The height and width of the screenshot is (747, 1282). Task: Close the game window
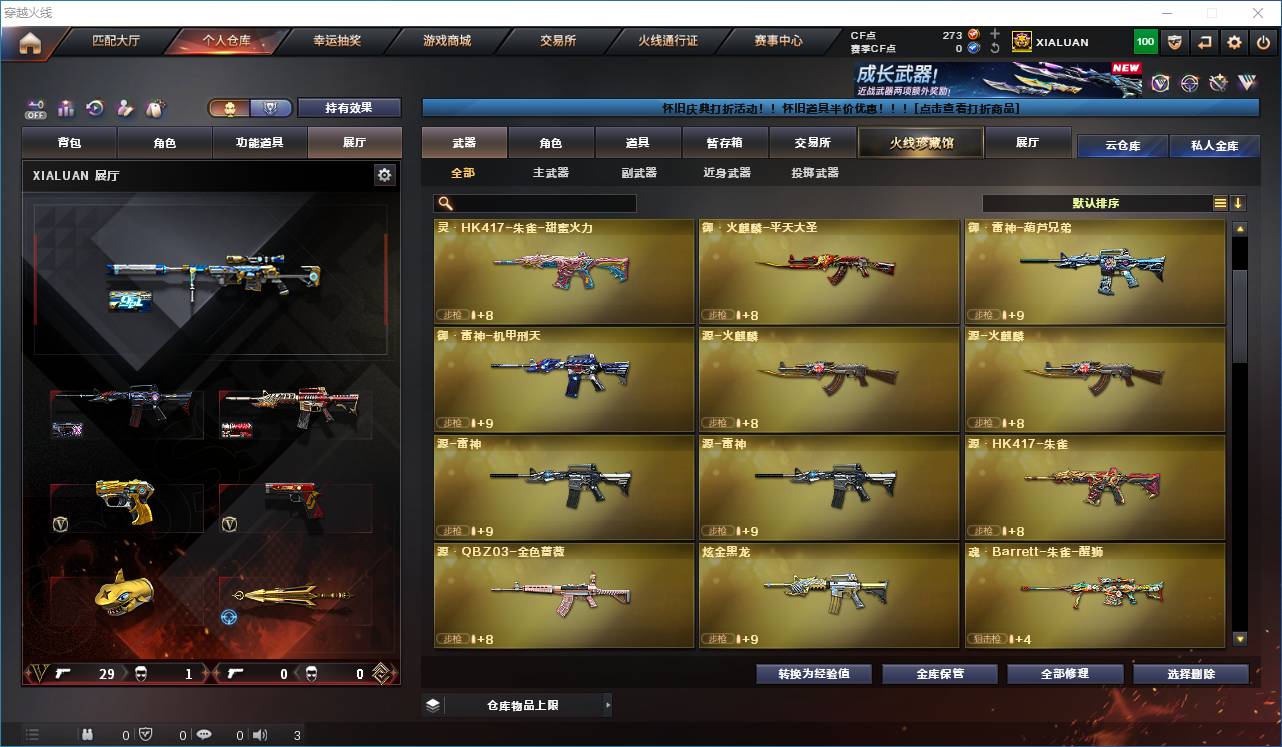pos(1258,13)
